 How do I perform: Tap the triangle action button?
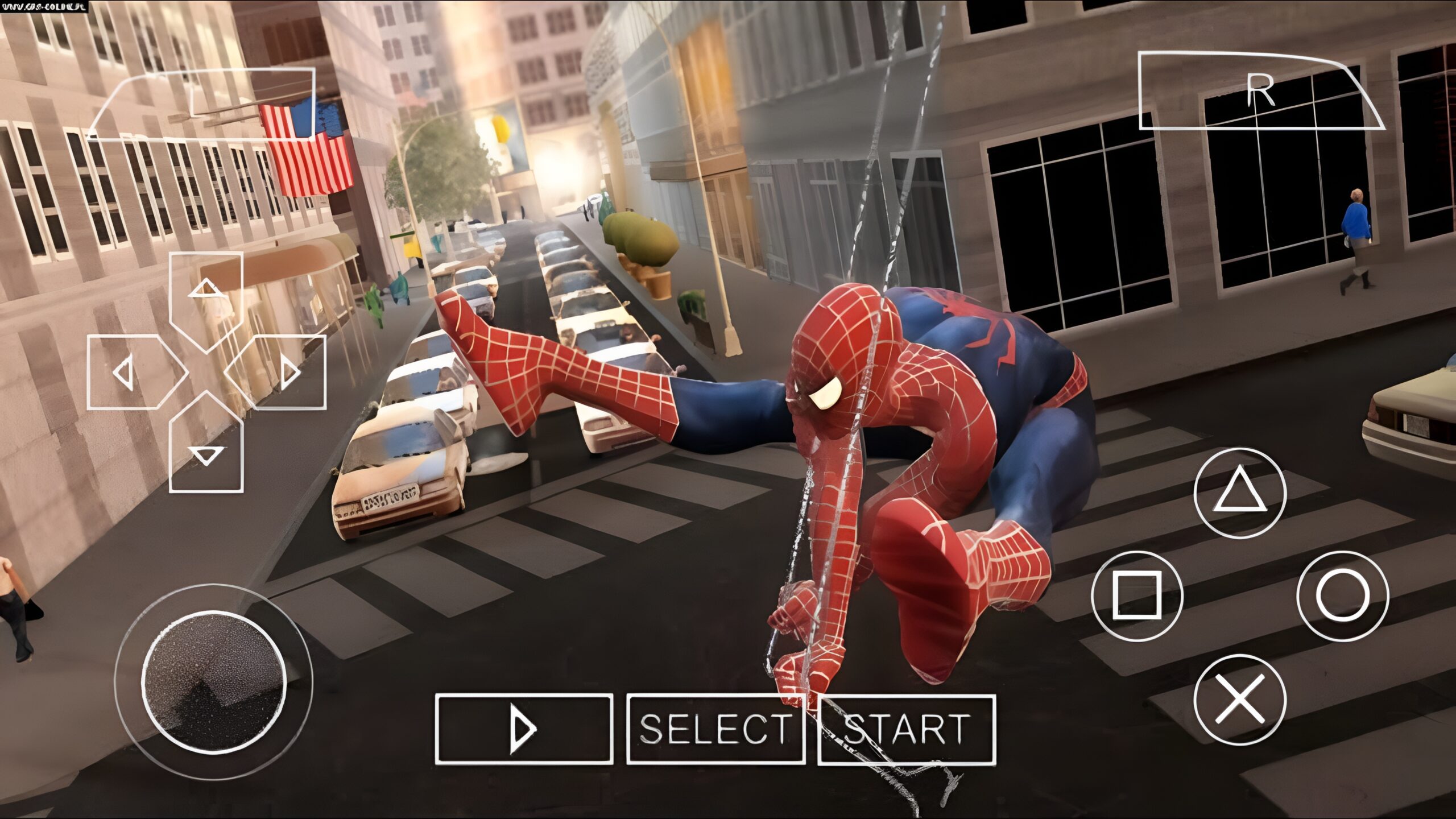pyautogui.click(x=1240, y=493)
